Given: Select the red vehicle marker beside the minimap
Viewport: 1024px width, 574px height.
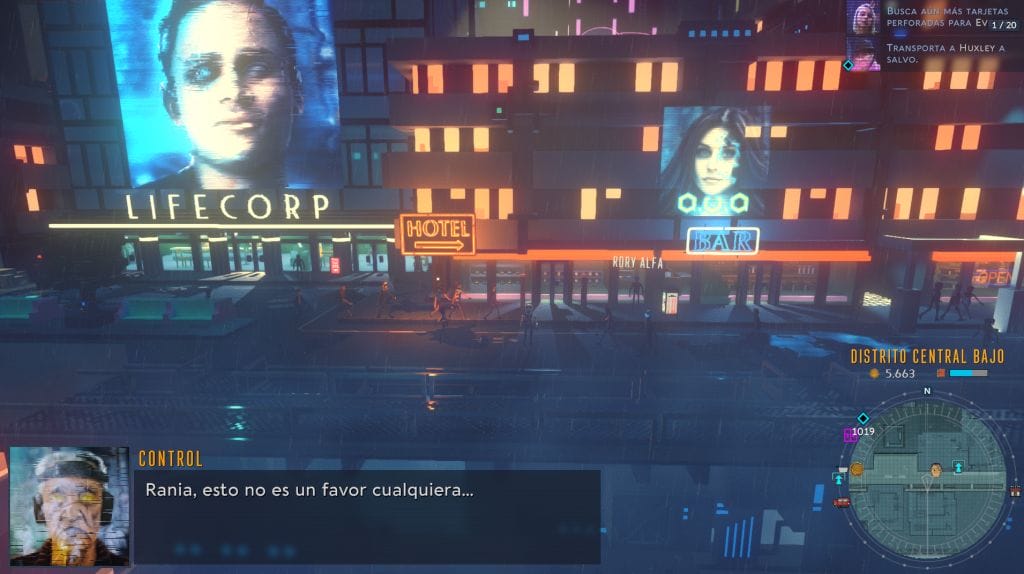Looking at the screenshot, I should tap(842, 502).
